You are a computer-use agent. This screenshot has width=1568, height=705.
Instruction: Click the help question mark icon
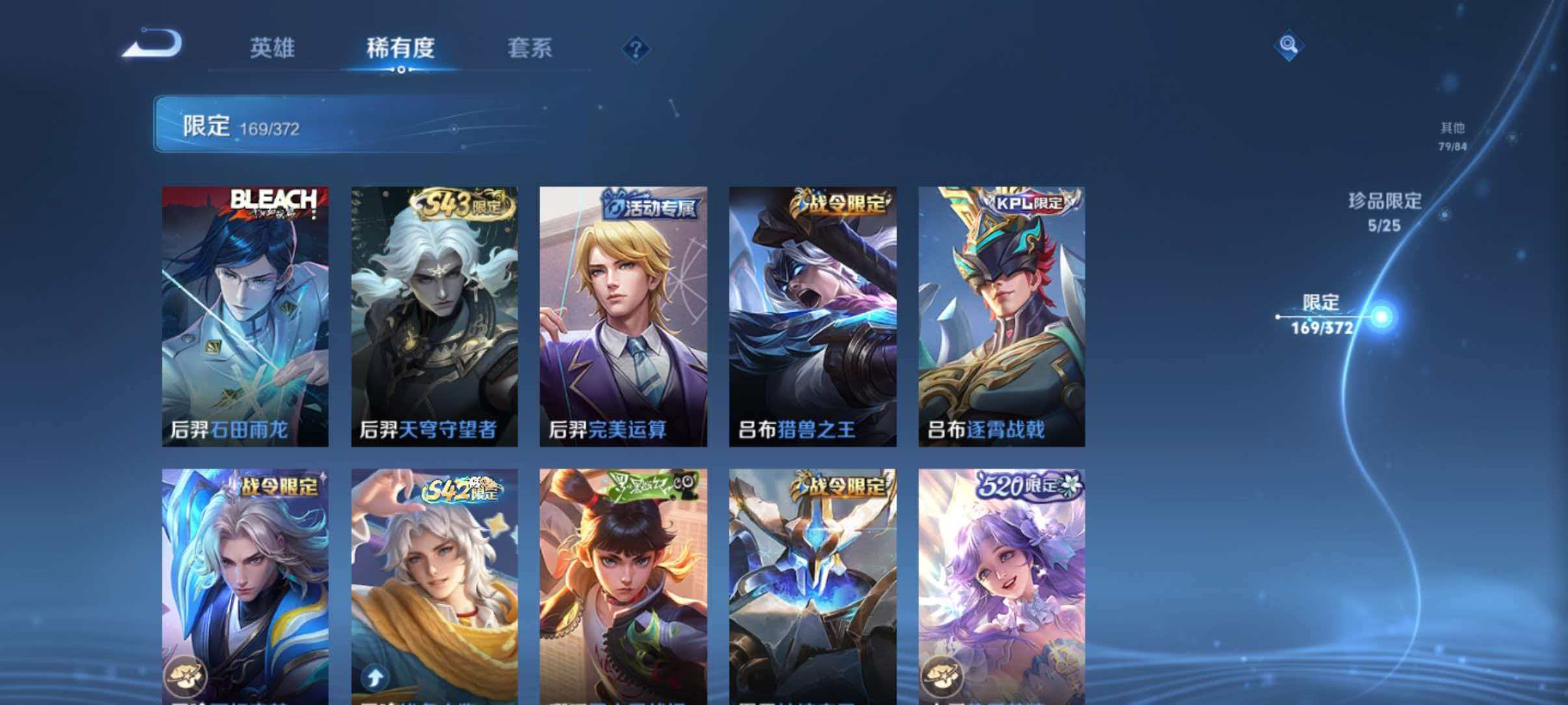coord(638,49)
